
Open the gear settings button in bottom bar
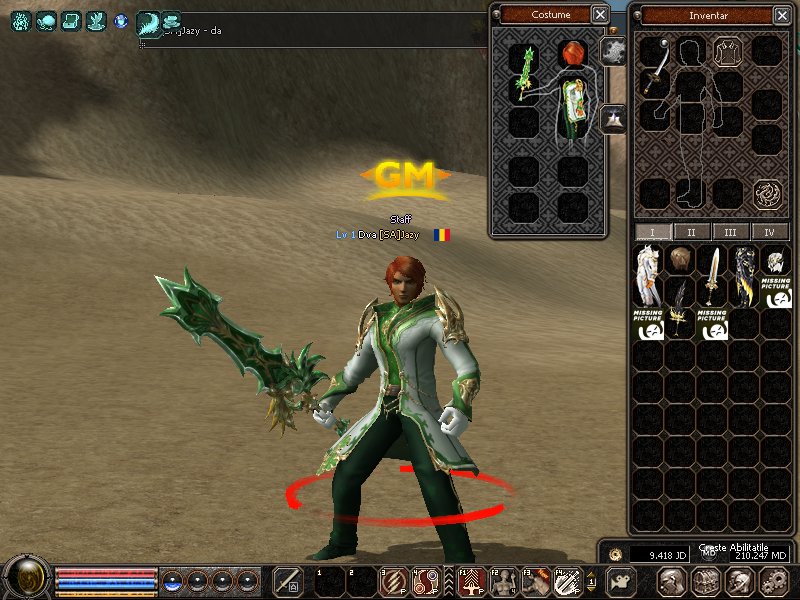pos(774,581)
